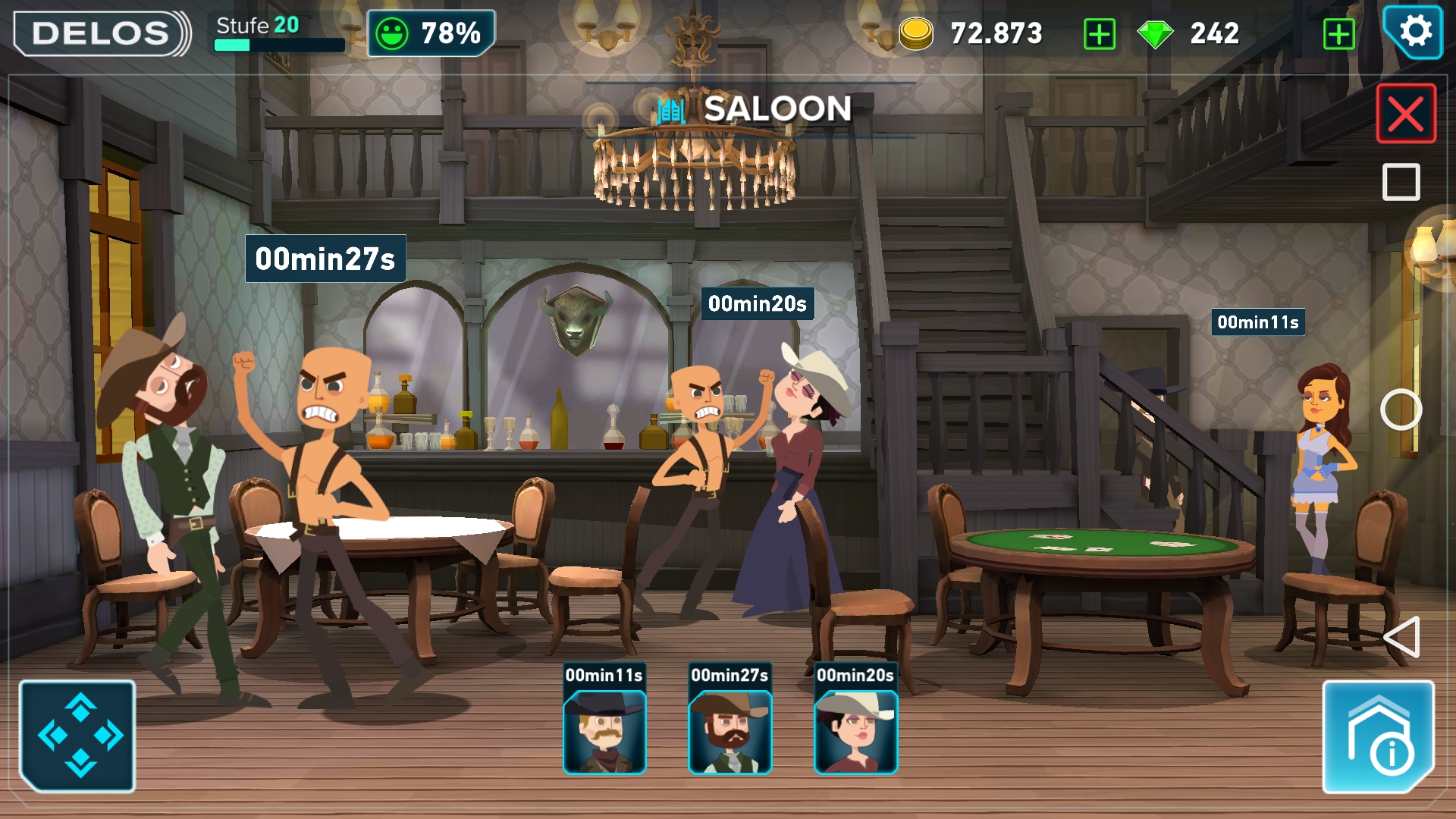Open the settings gear menu

1414,33
